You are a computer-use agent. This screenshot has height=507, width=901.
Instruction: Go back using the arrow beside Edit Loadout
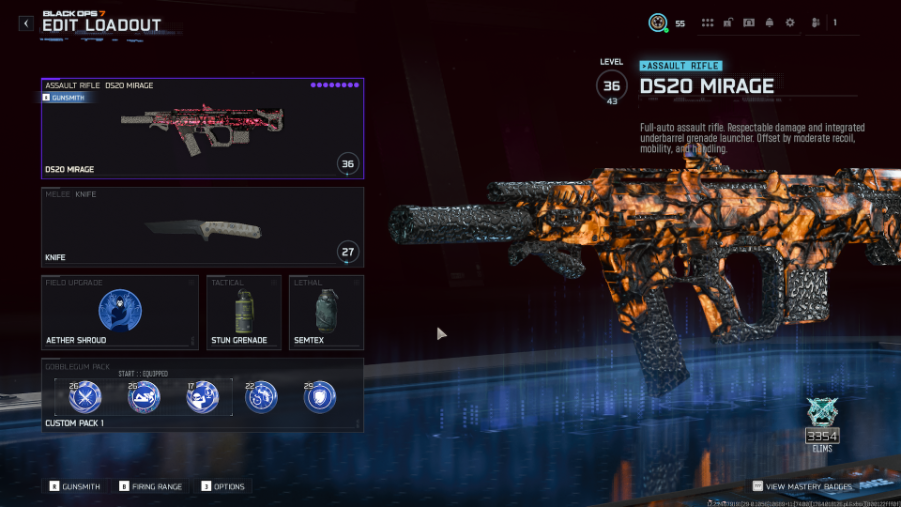point(26,23)
